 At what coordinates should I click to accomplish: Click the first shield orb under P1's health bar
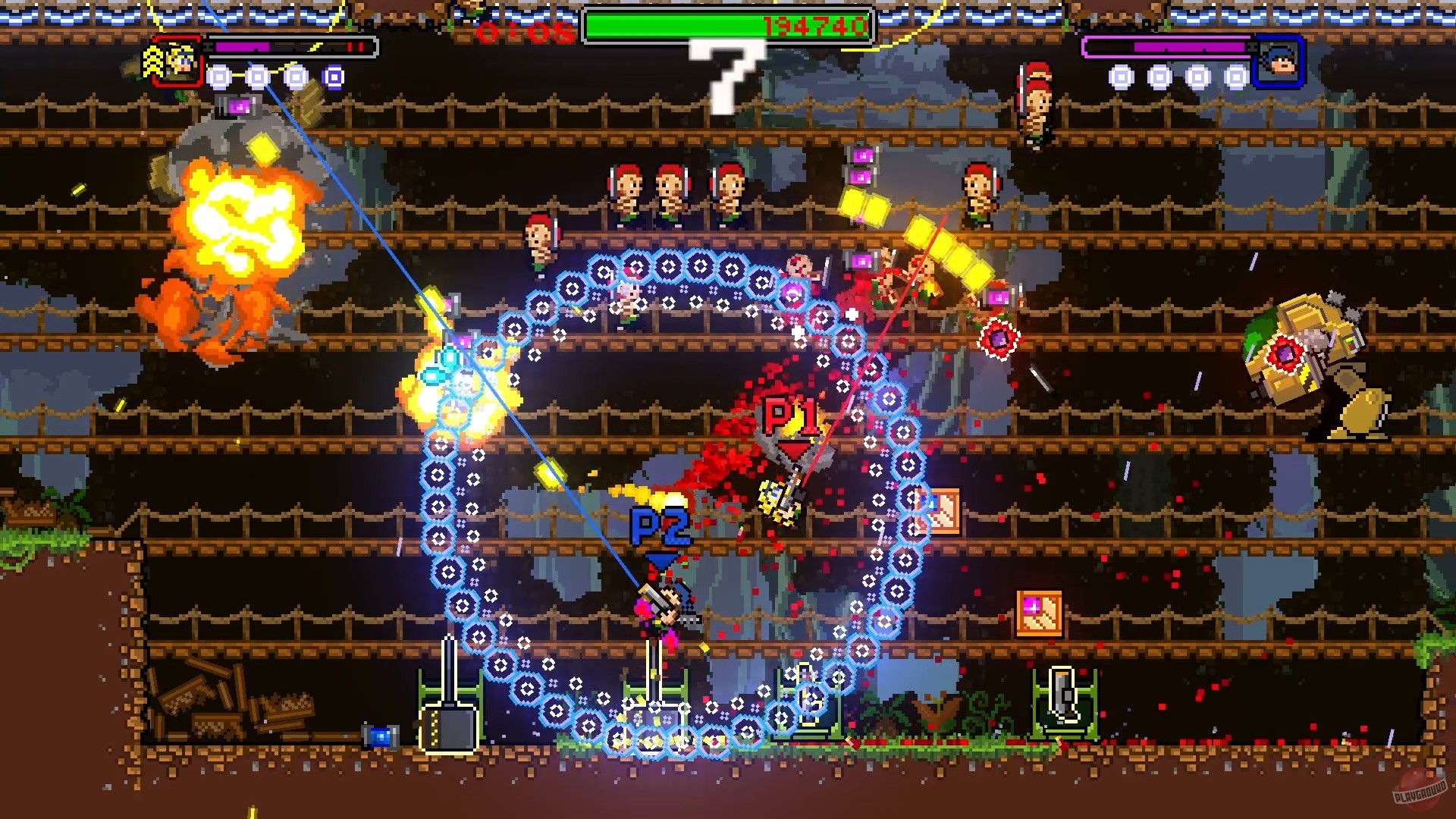[x=220, y=77]
